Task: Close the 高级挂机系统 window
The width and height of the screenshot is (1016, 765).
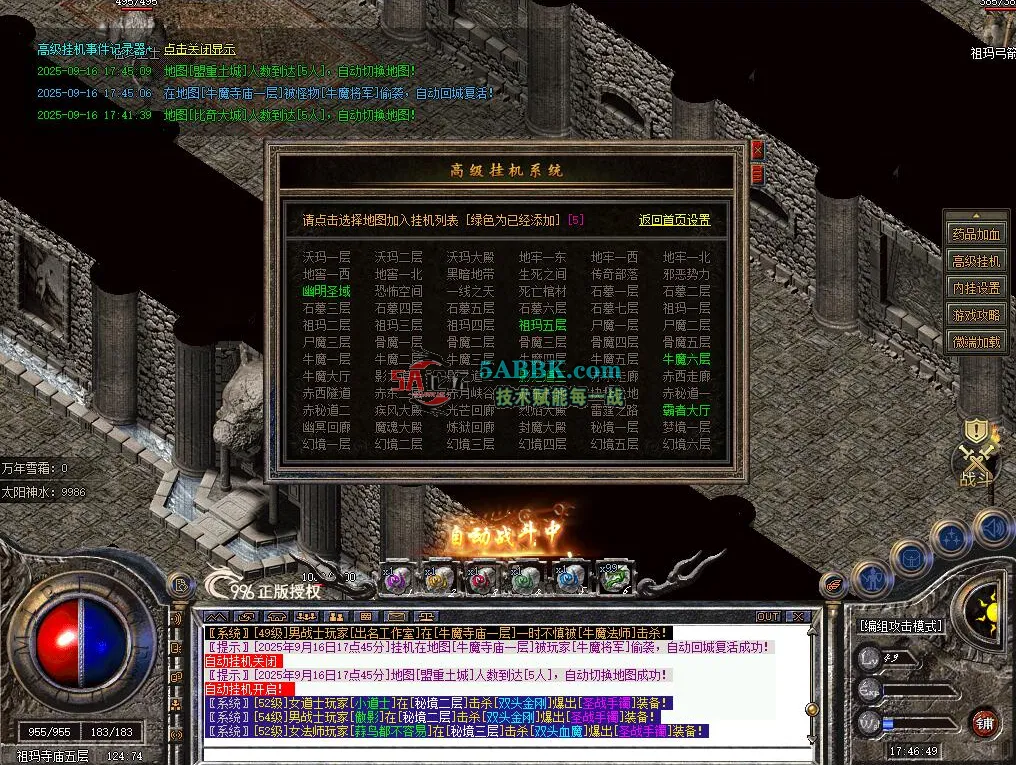Action: (757, 150)
